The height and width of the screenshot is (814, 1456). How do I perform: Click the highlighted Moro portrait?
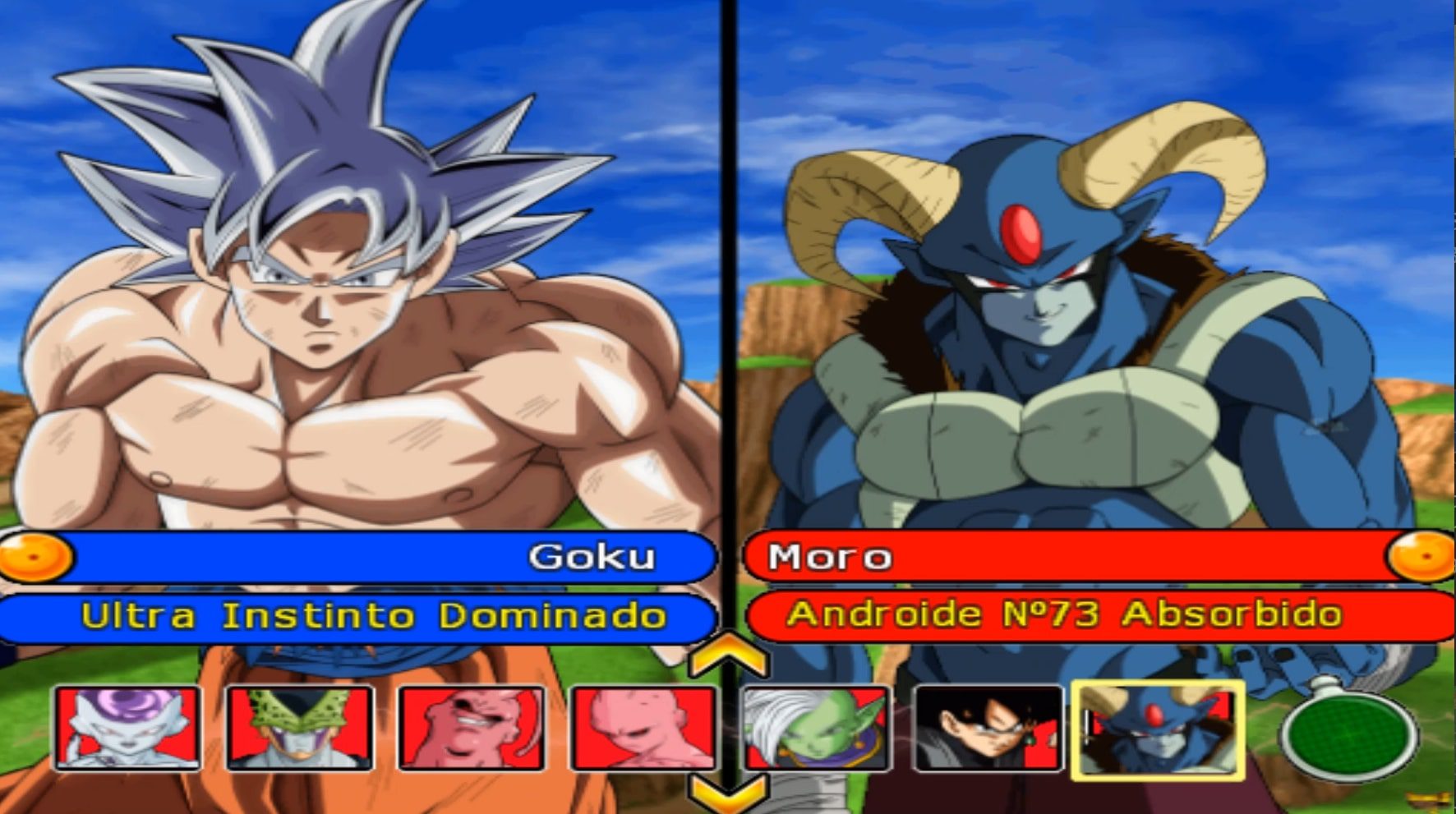click(x=1158, y=729)
